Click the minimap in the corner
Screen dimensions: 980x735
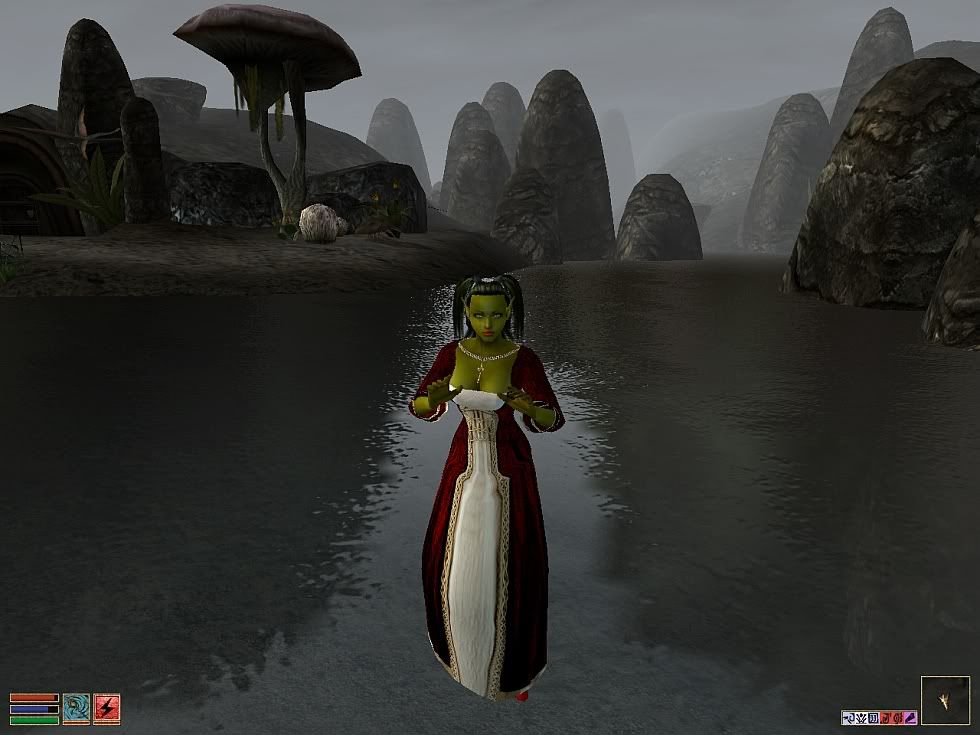pos(945,700)
